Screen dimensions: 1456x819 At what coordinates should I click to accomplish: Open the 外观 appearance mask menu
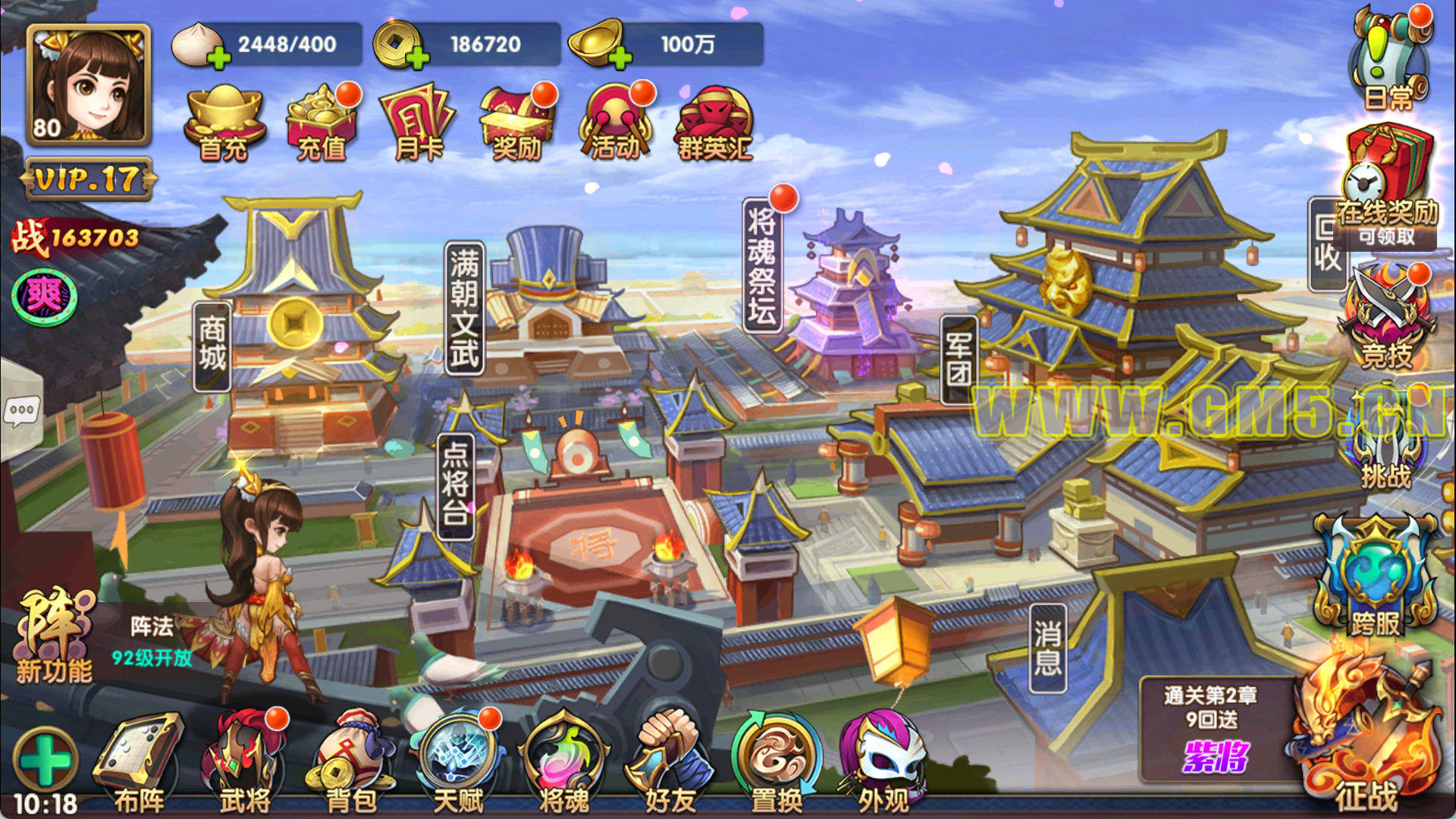(x=883, y=762)
